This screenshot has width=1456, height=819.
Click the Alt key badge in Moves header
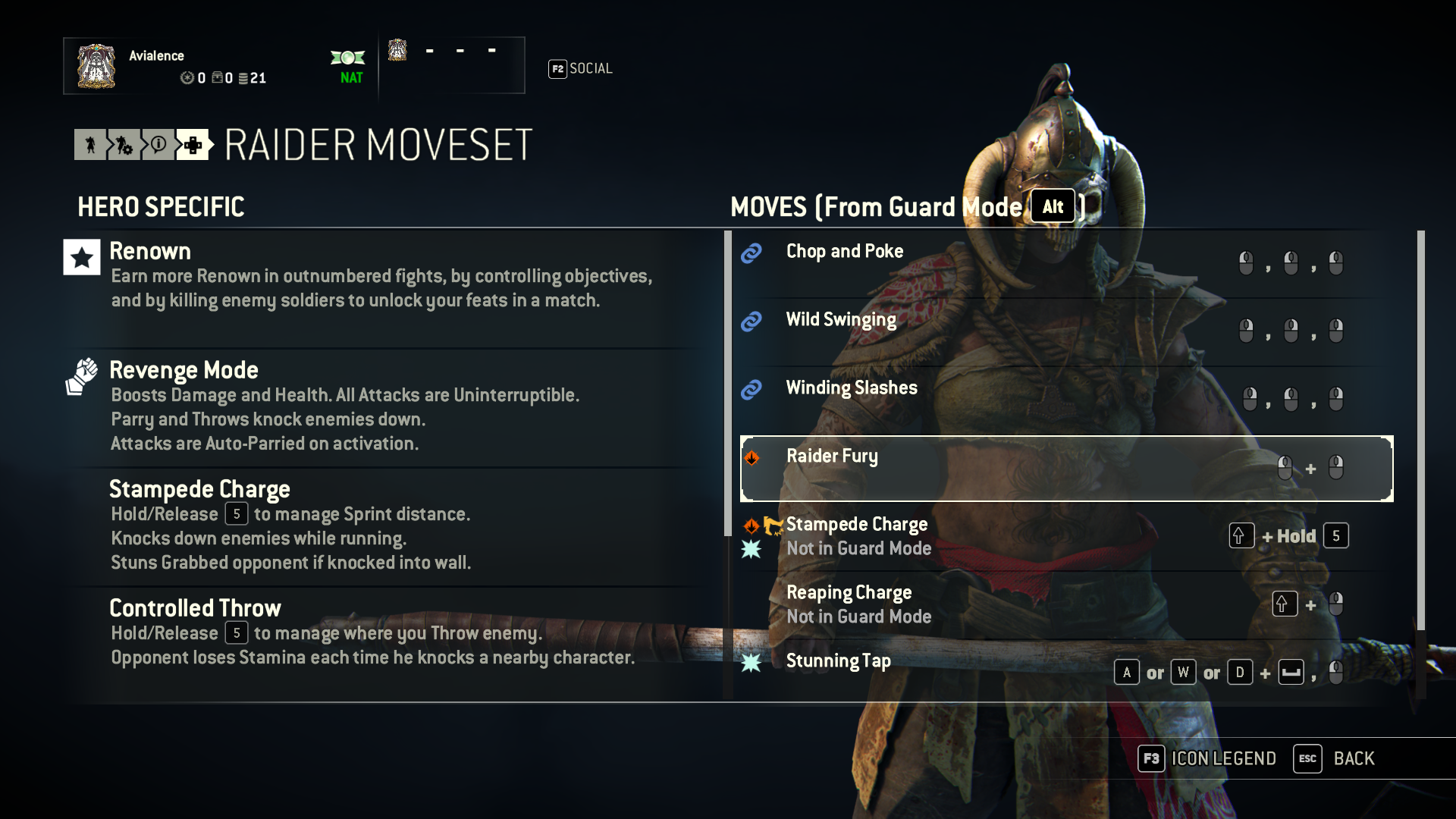pos(1053,206)
